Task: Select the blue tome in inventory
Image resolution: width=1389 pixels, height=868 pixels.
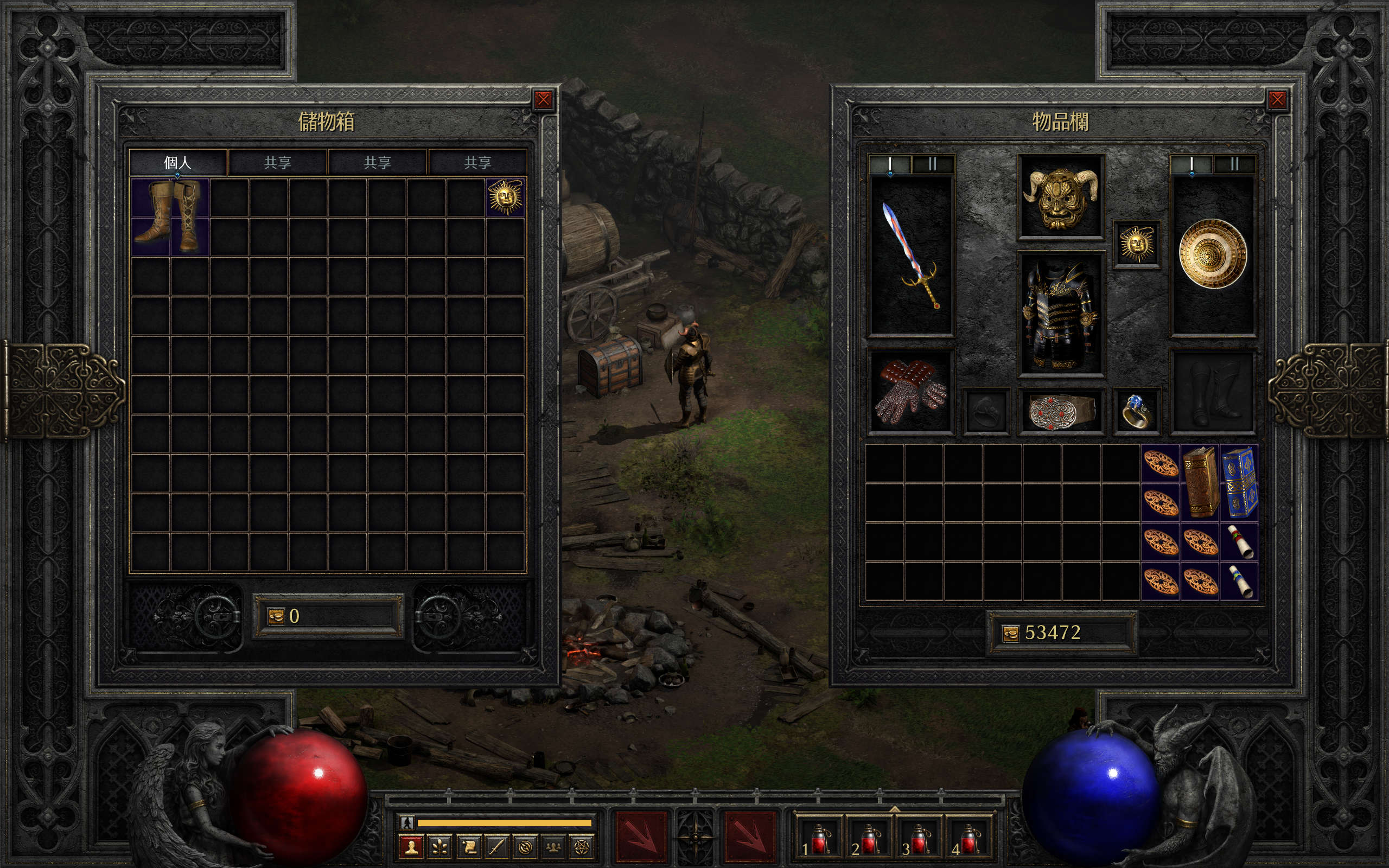Action: [x=1239, y=482]
